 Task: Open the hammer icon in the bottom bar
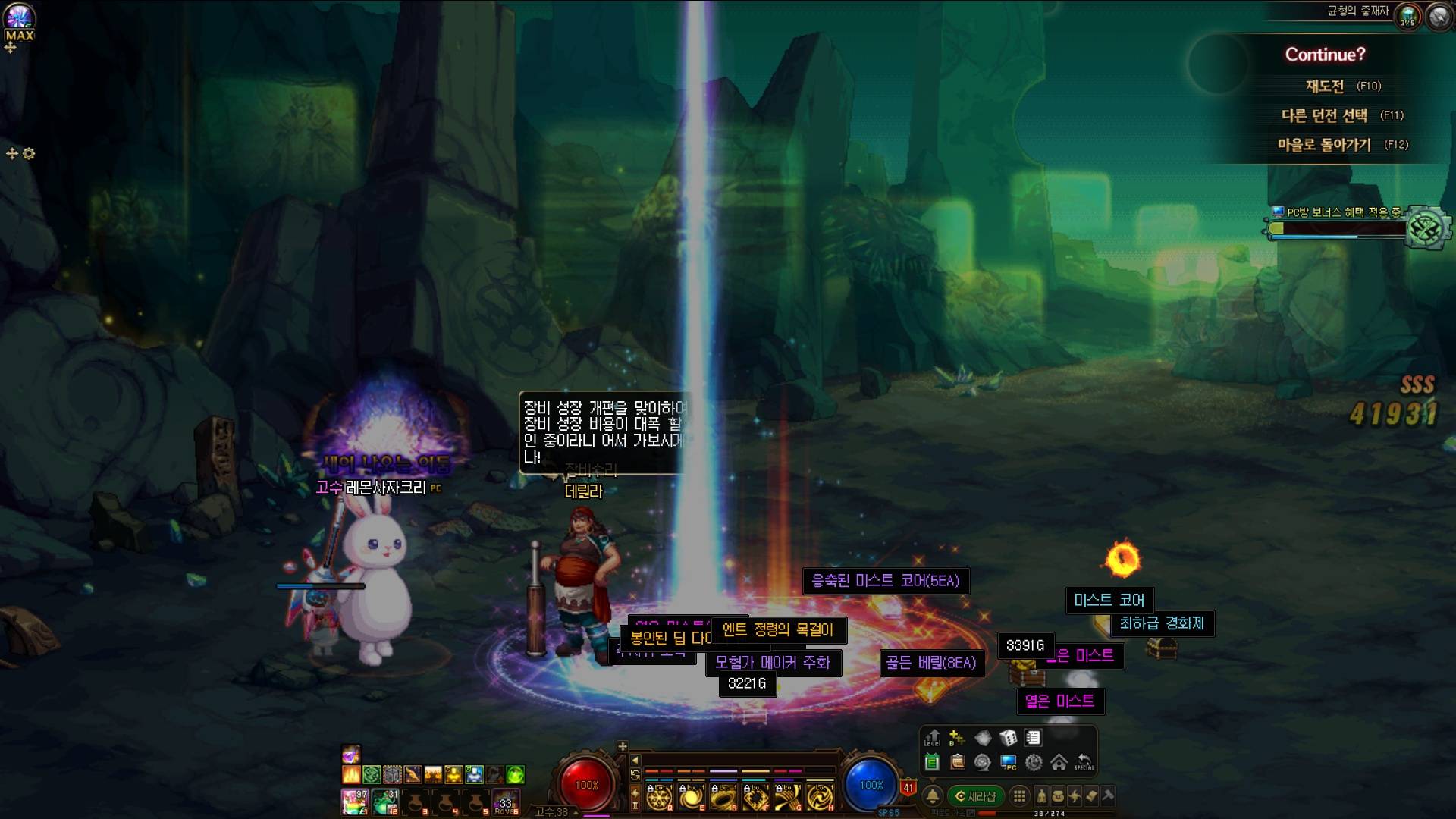tap(1108, 795)
